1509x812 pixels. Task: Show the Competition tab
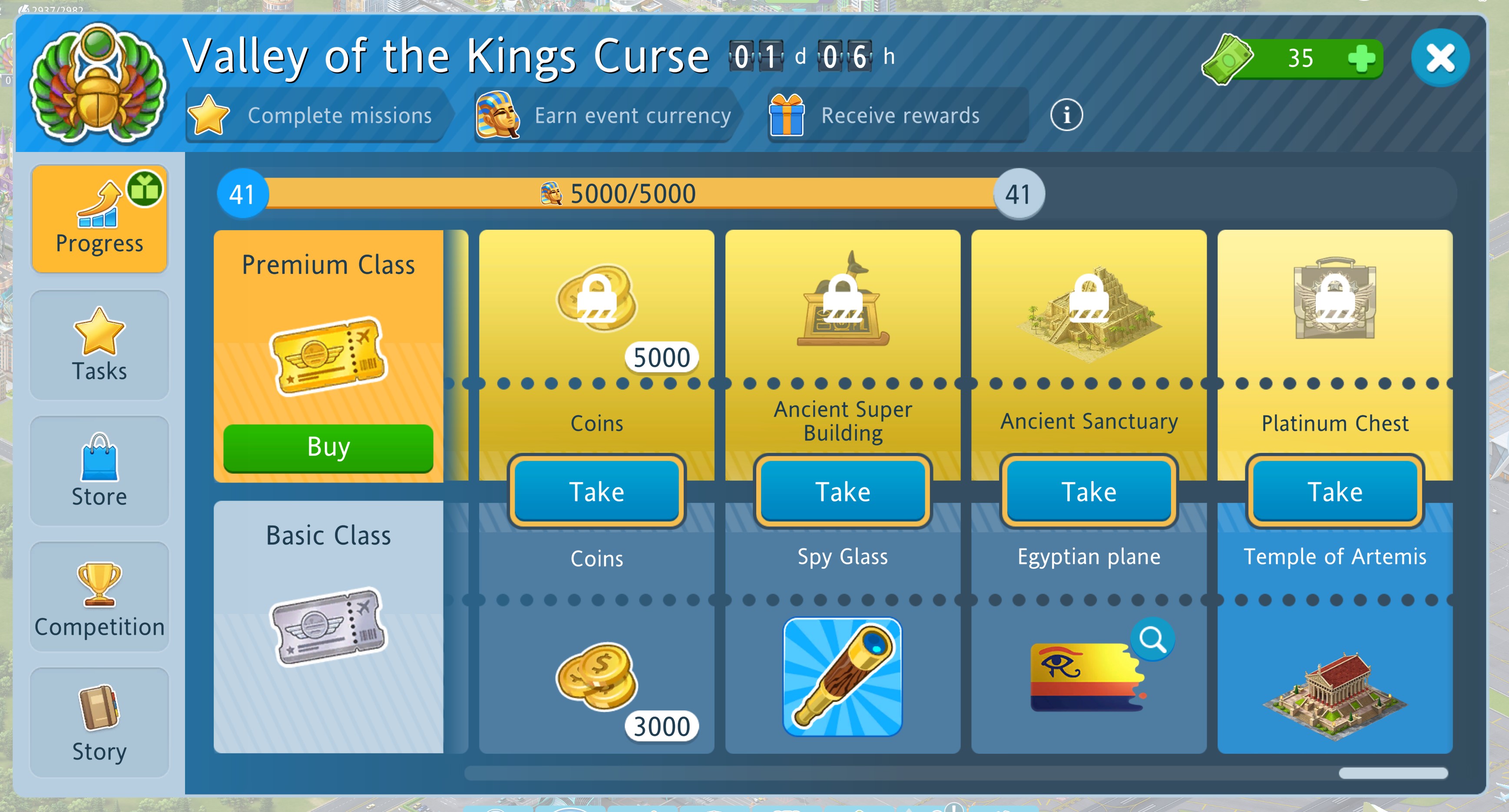pos(99,597)
